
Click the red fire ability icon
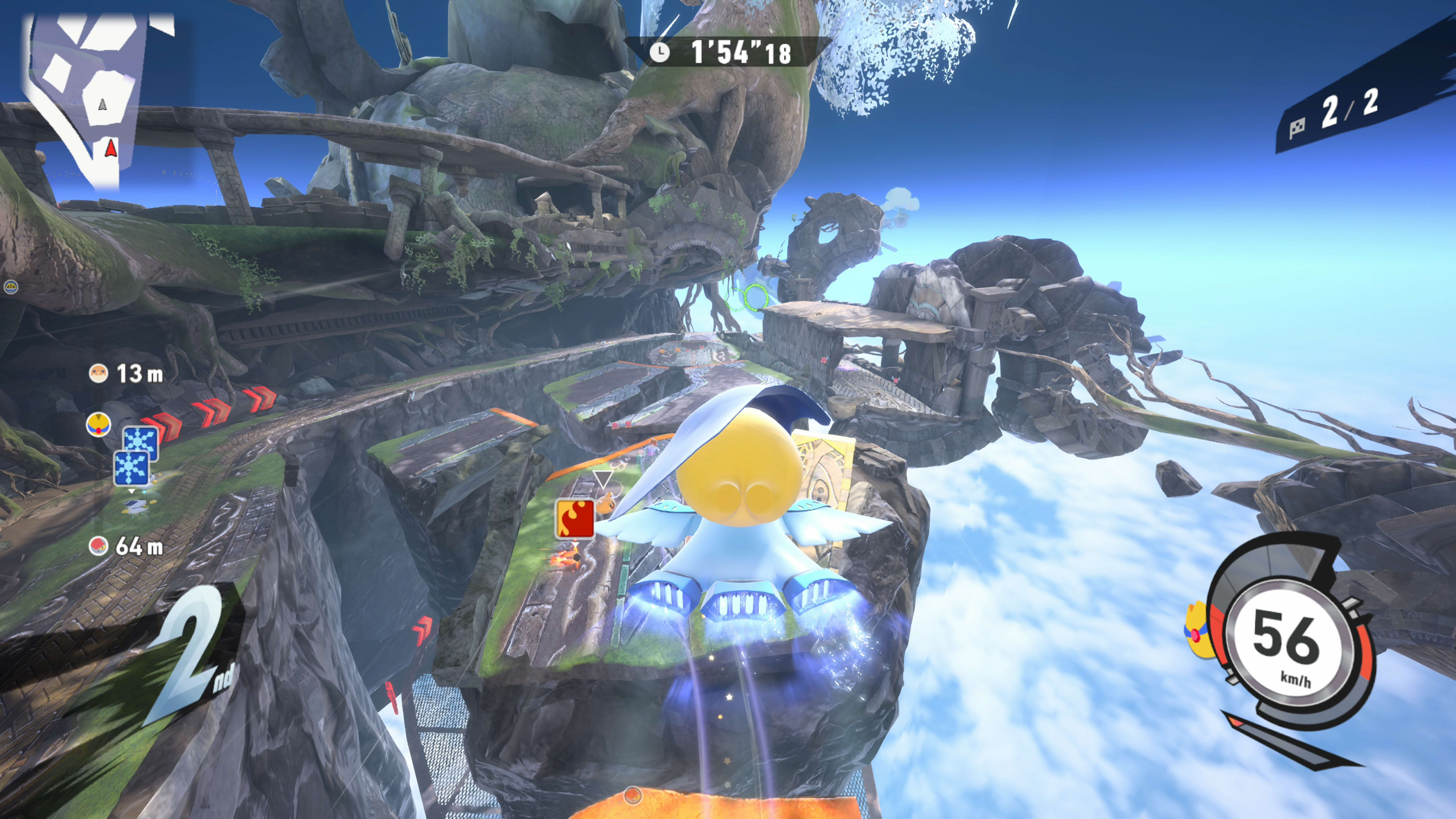[576, 519]
